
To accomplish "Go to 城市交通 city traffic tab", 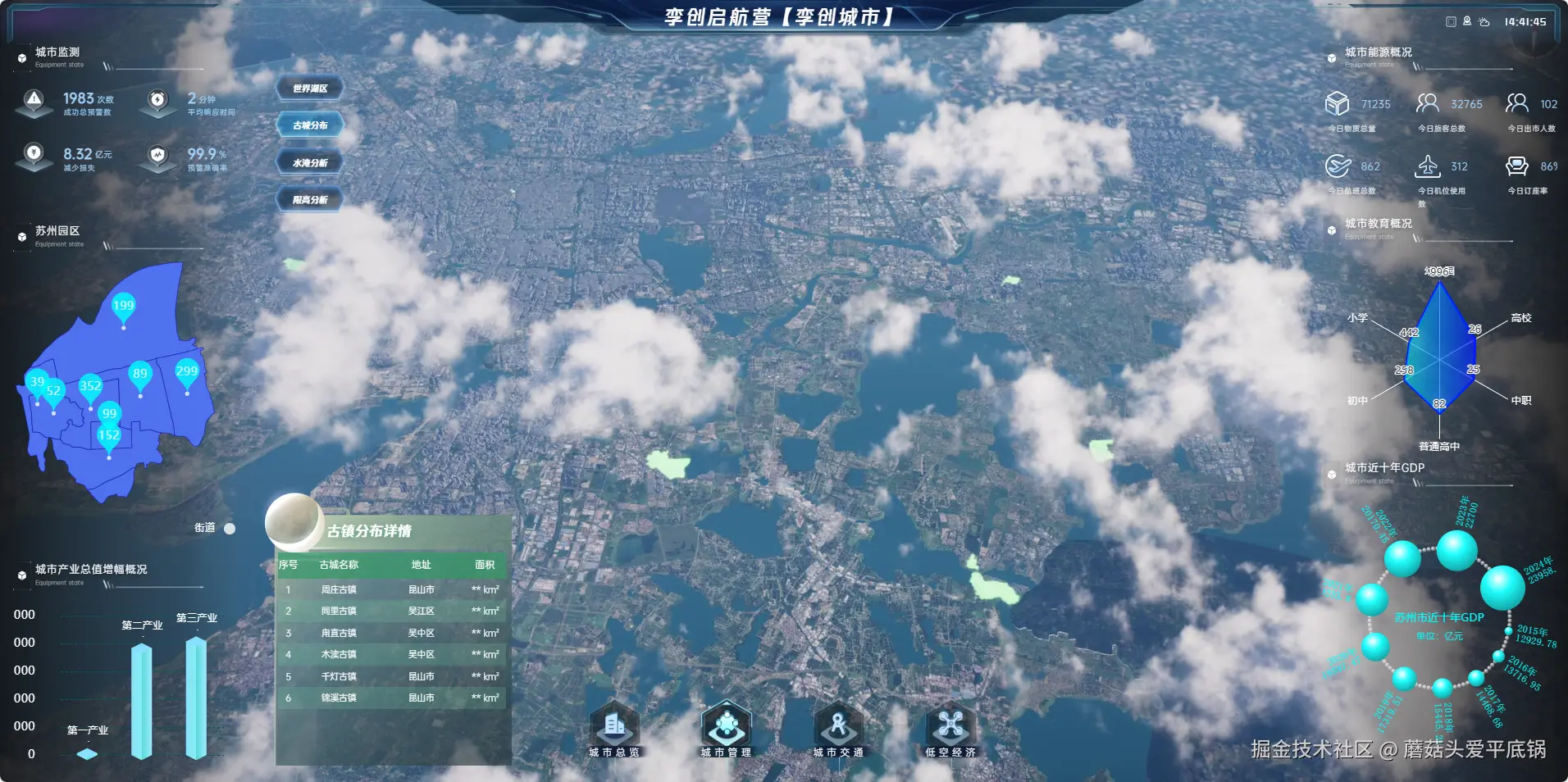I will coord(837,729).
